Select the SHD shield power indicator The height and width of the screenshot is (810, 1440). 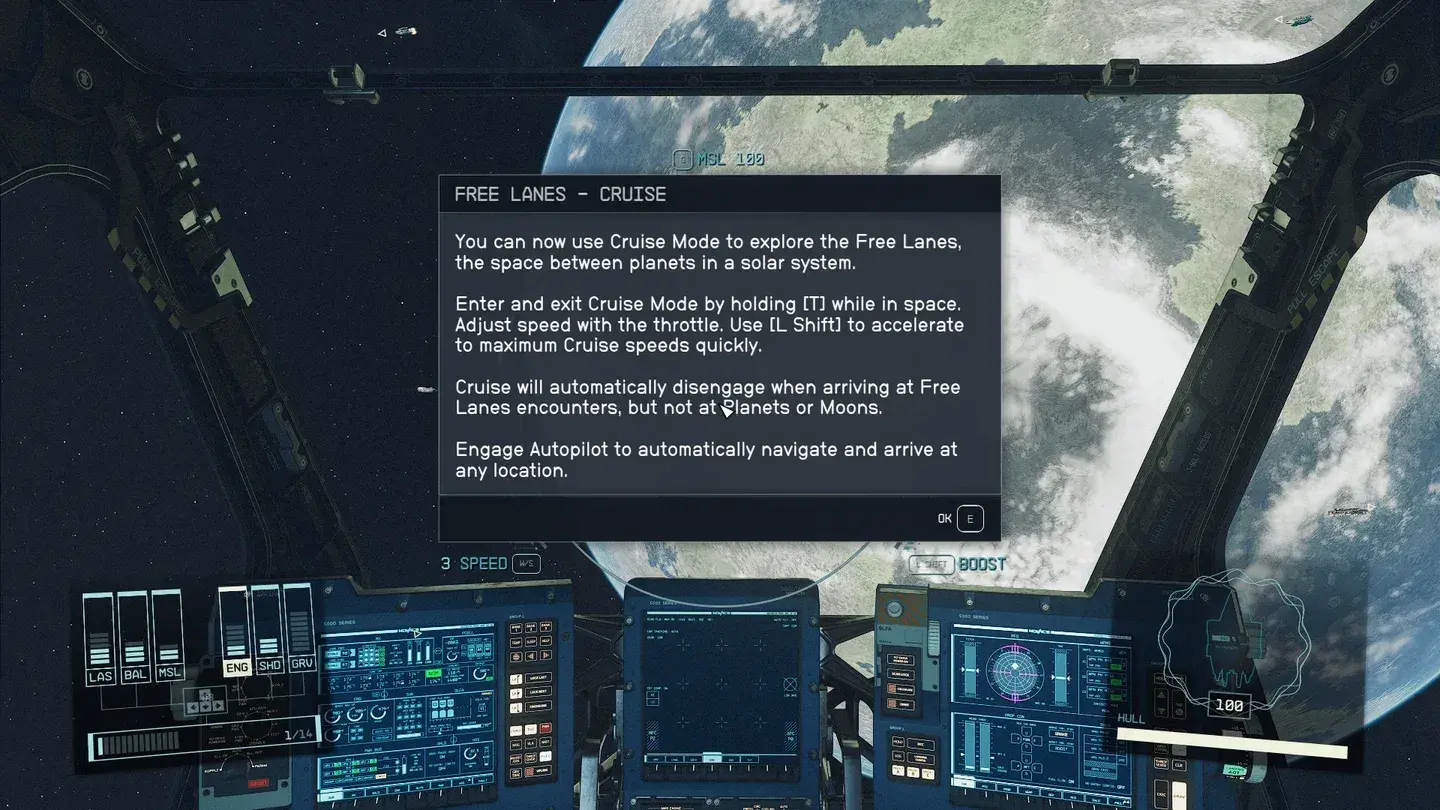[268, 666]
